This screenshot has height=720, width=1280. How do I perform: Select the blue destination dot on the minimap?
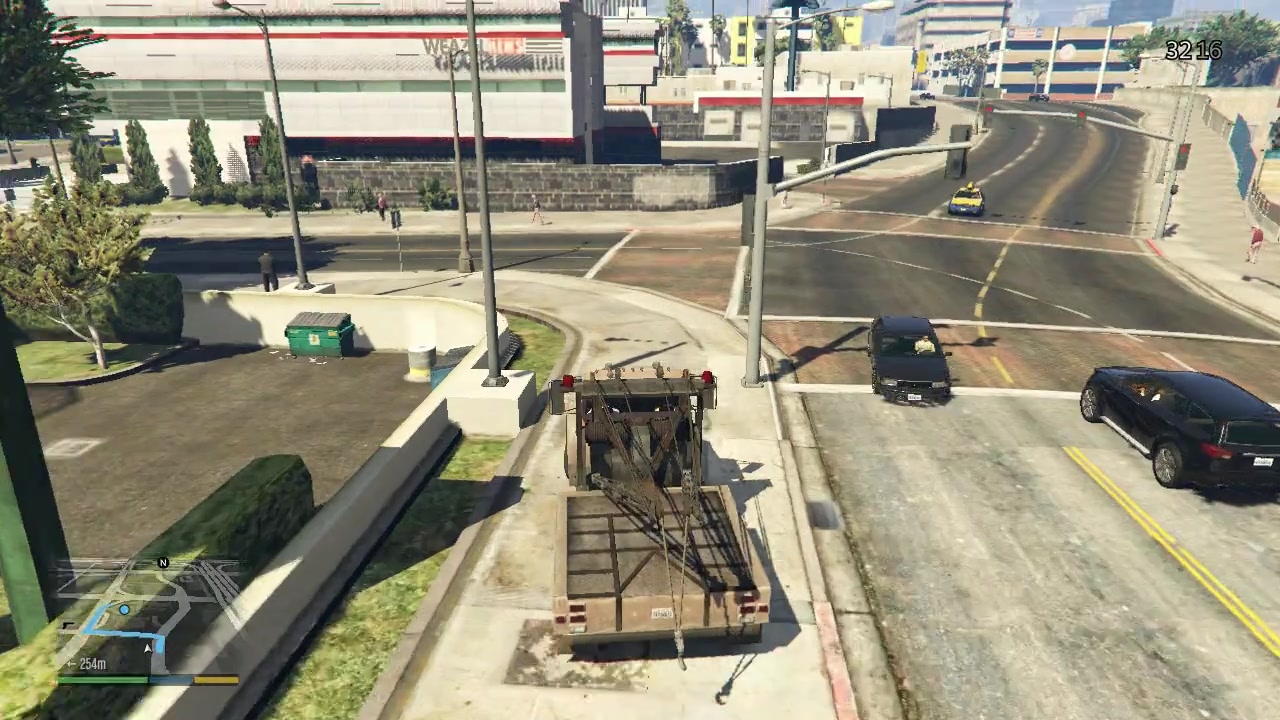pyautogui.click(x=124, y=610)
